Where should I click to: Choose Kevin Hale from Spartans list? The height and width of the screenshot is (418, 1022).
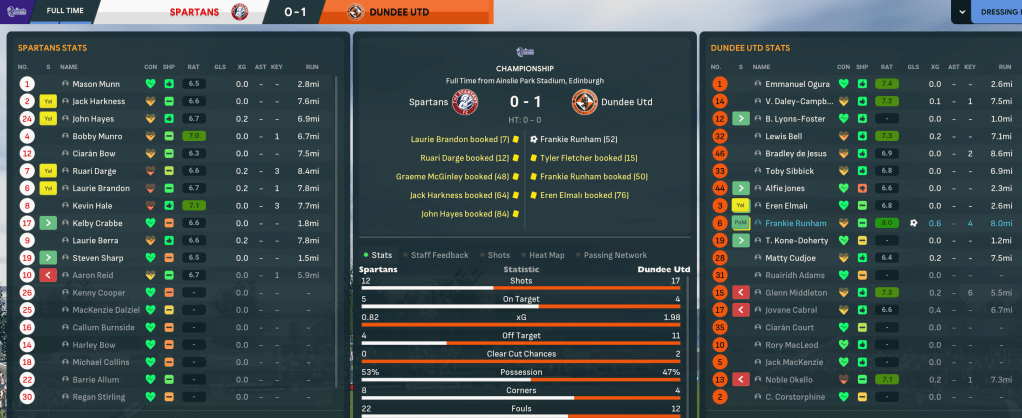(x=94, y=205)
